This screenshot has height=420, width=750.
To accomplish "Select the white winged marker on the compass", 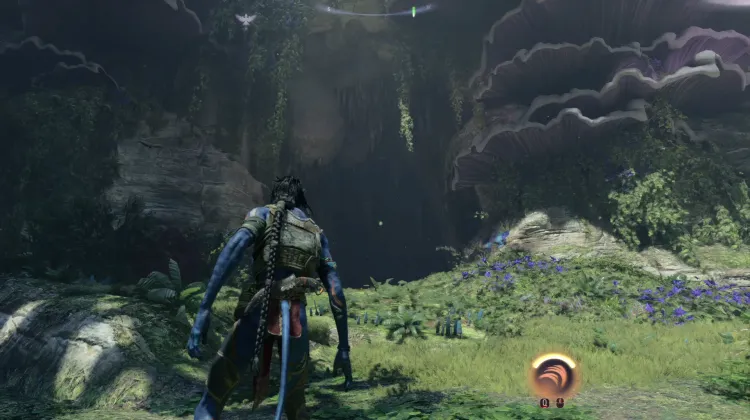I will coord(245,19).
